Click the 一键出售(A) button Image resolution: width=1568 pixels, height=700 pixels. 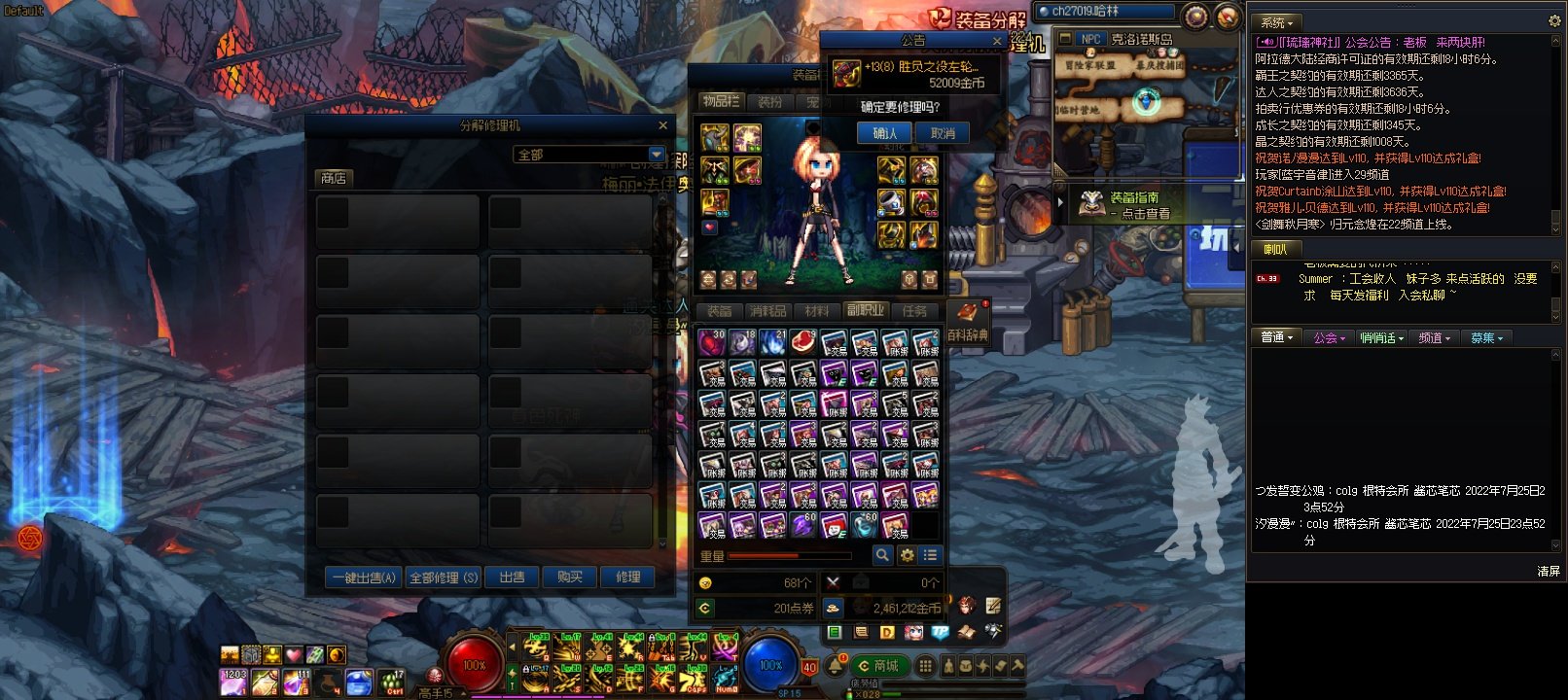[365, 577]
